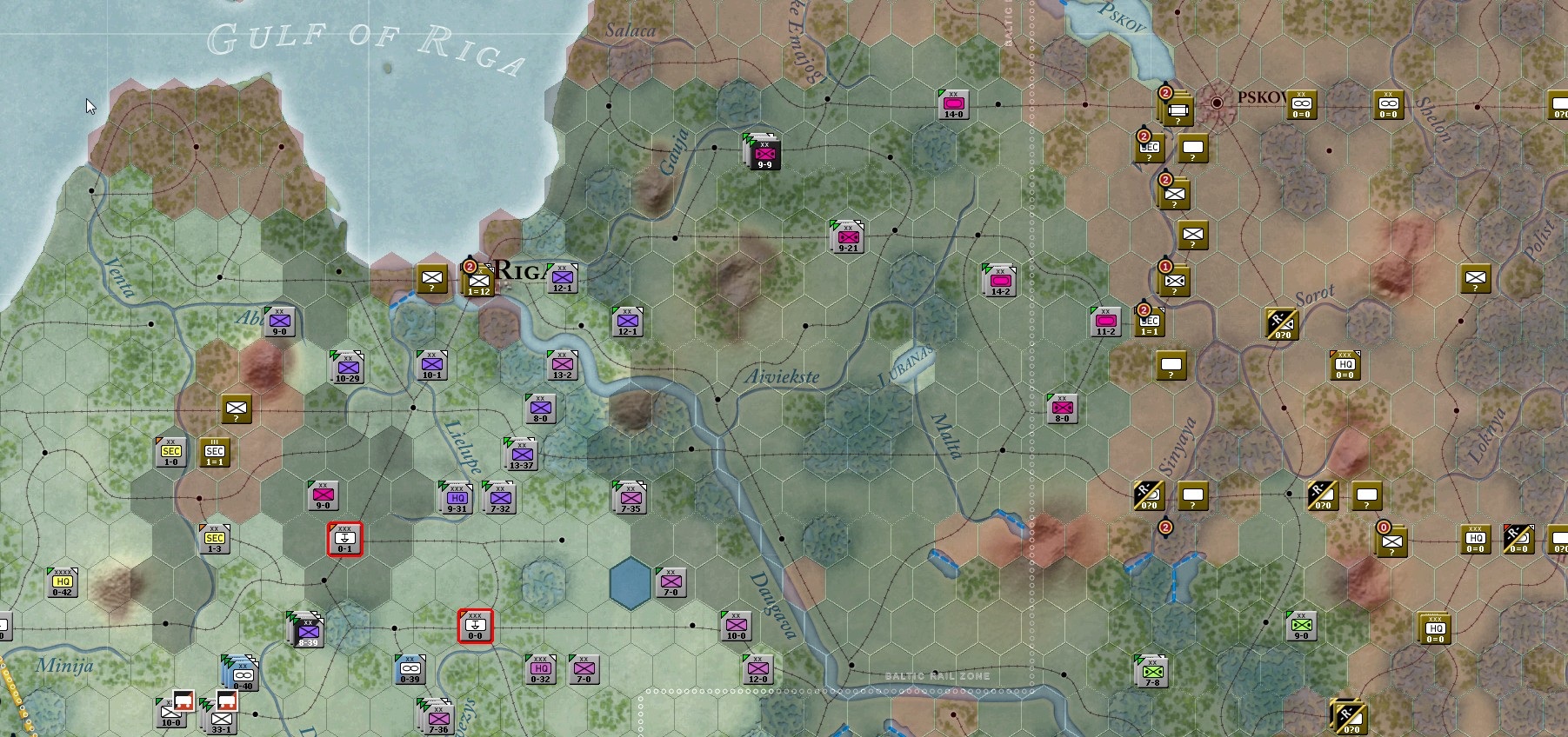
Task: Toggle the red-highlighted 0-0 airborne counter
Action: [475, 627]
